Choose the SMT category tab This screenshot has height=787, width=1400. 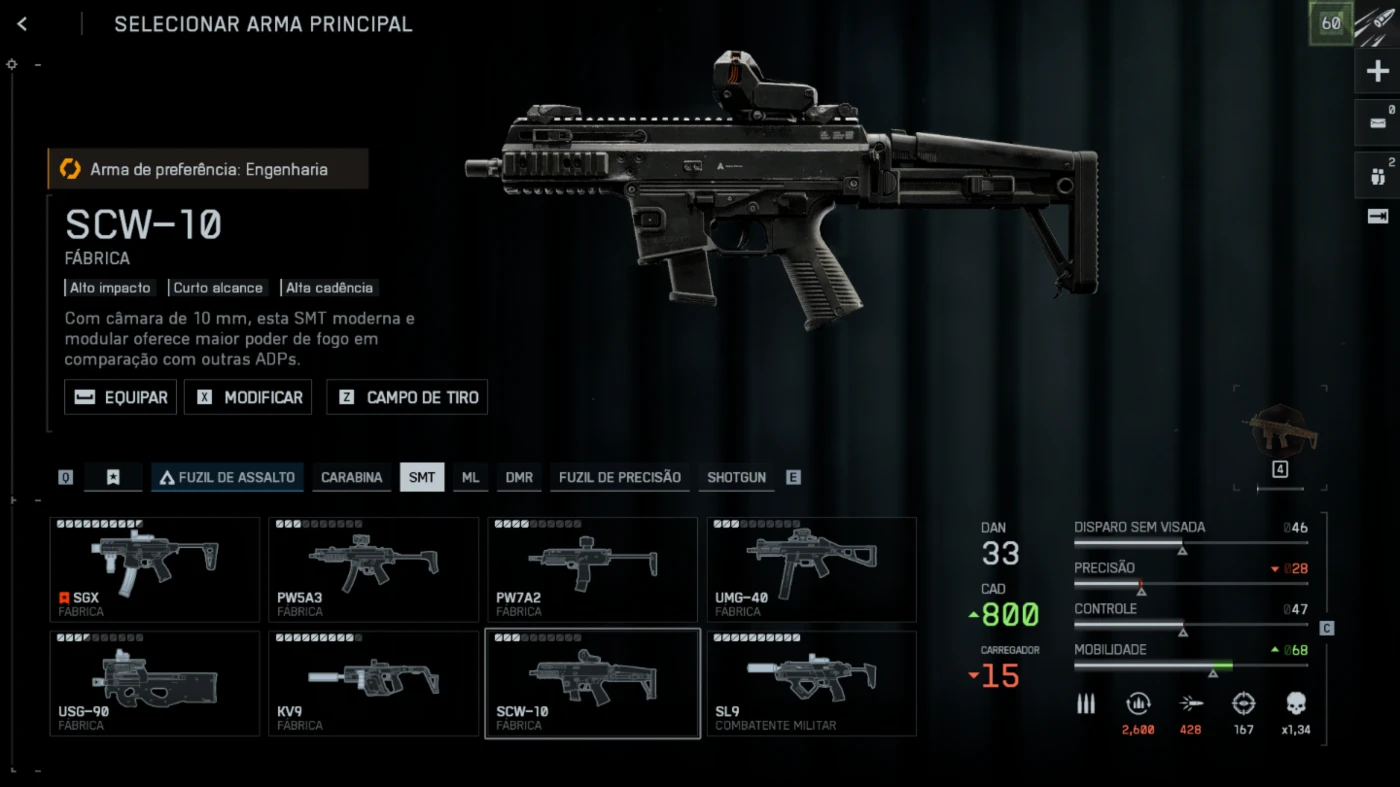point(422,477)
